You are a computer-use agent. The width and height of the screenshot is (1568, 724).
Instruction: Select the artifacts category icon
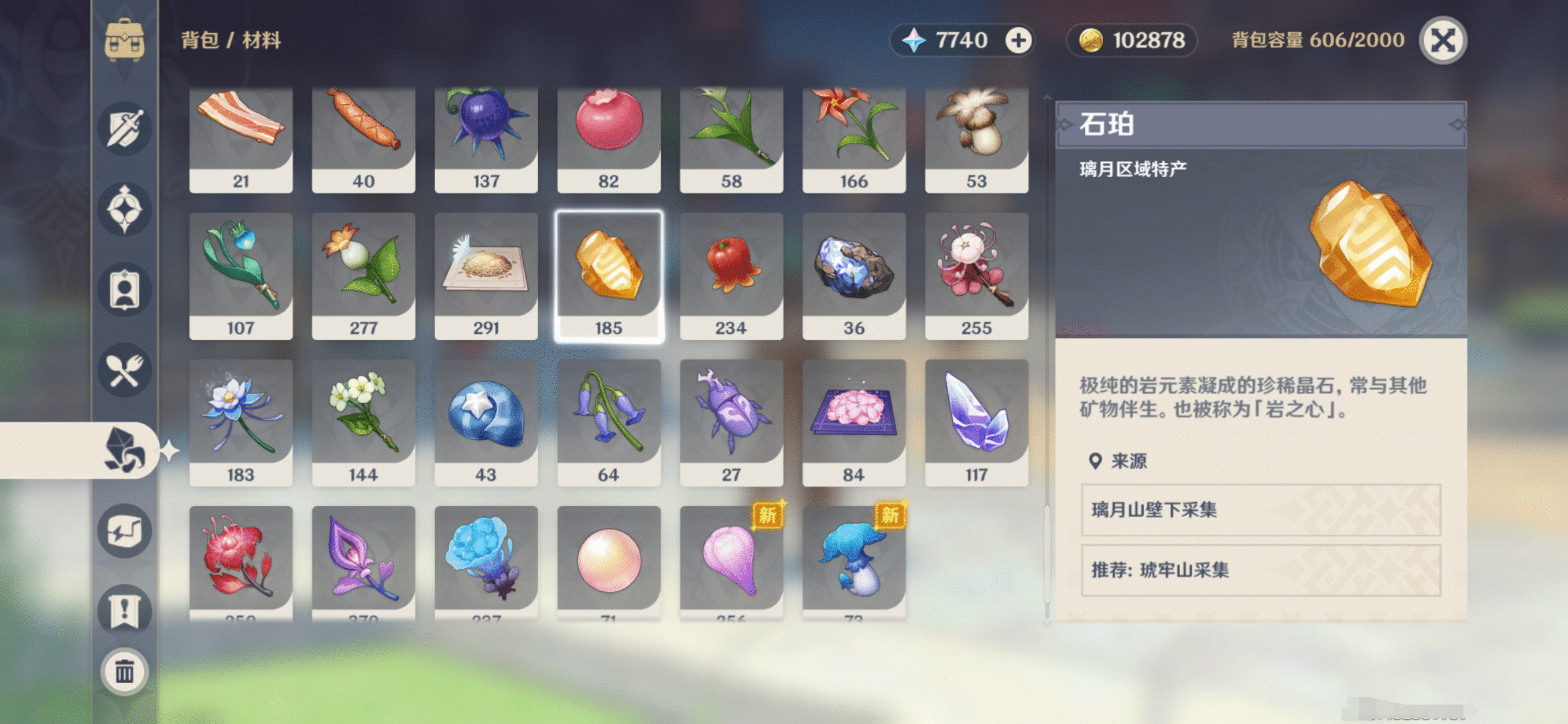click(125, 209)
